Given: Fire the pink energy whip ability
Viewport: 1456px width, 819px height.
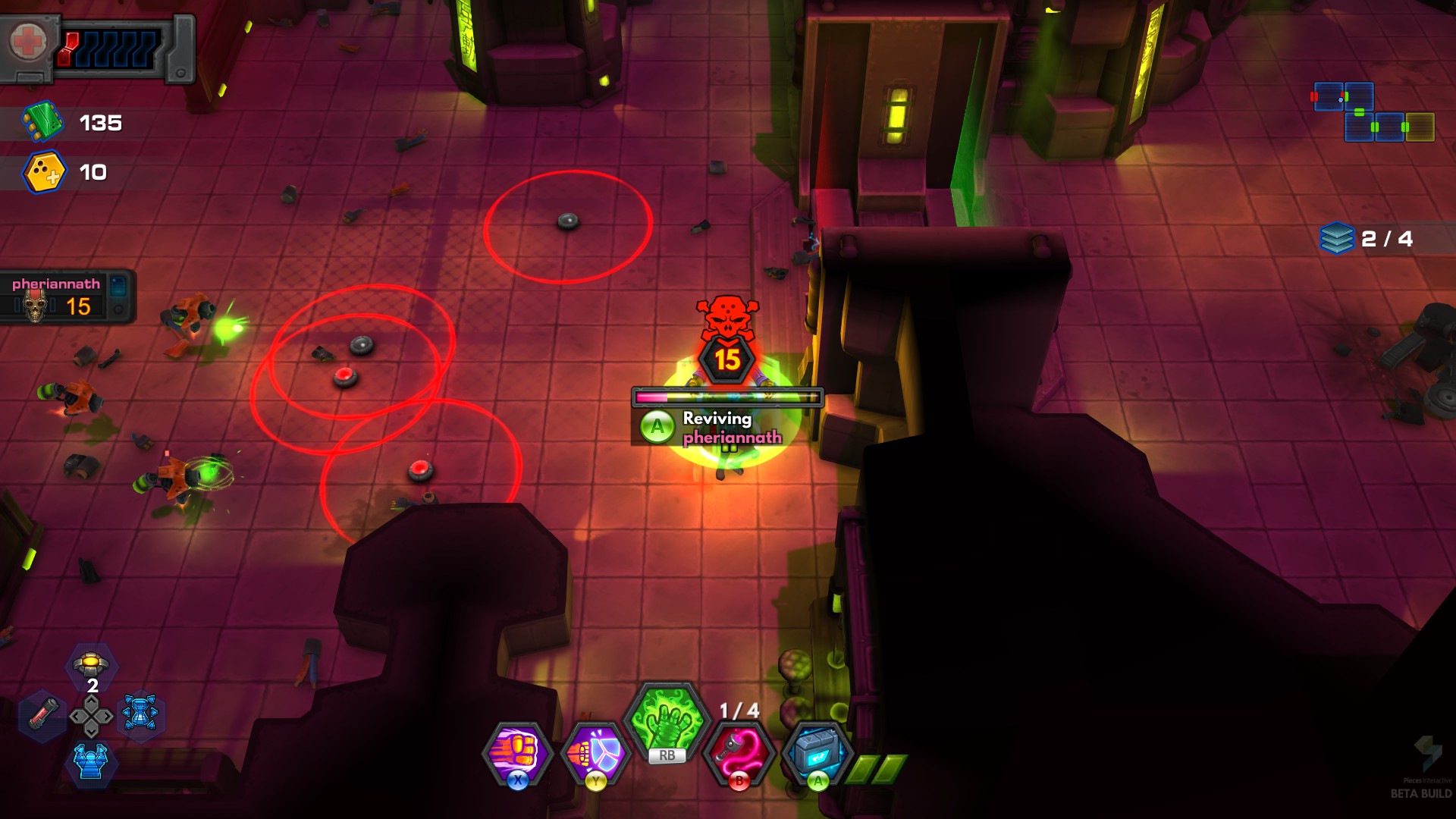Looking at the screenshot, I should pyautogui.click(x=739, y=752).
